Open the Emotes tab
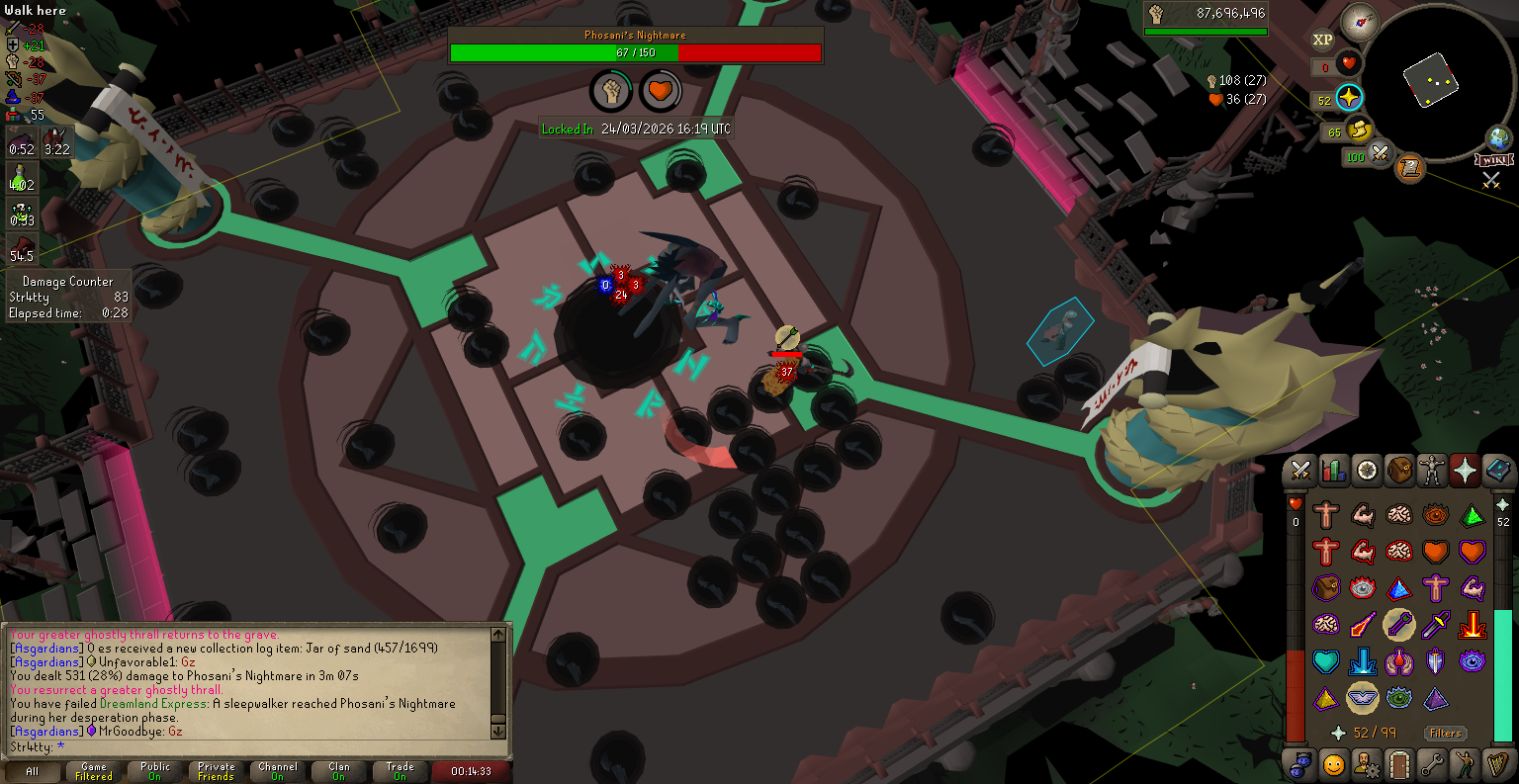 point(1465,764)
